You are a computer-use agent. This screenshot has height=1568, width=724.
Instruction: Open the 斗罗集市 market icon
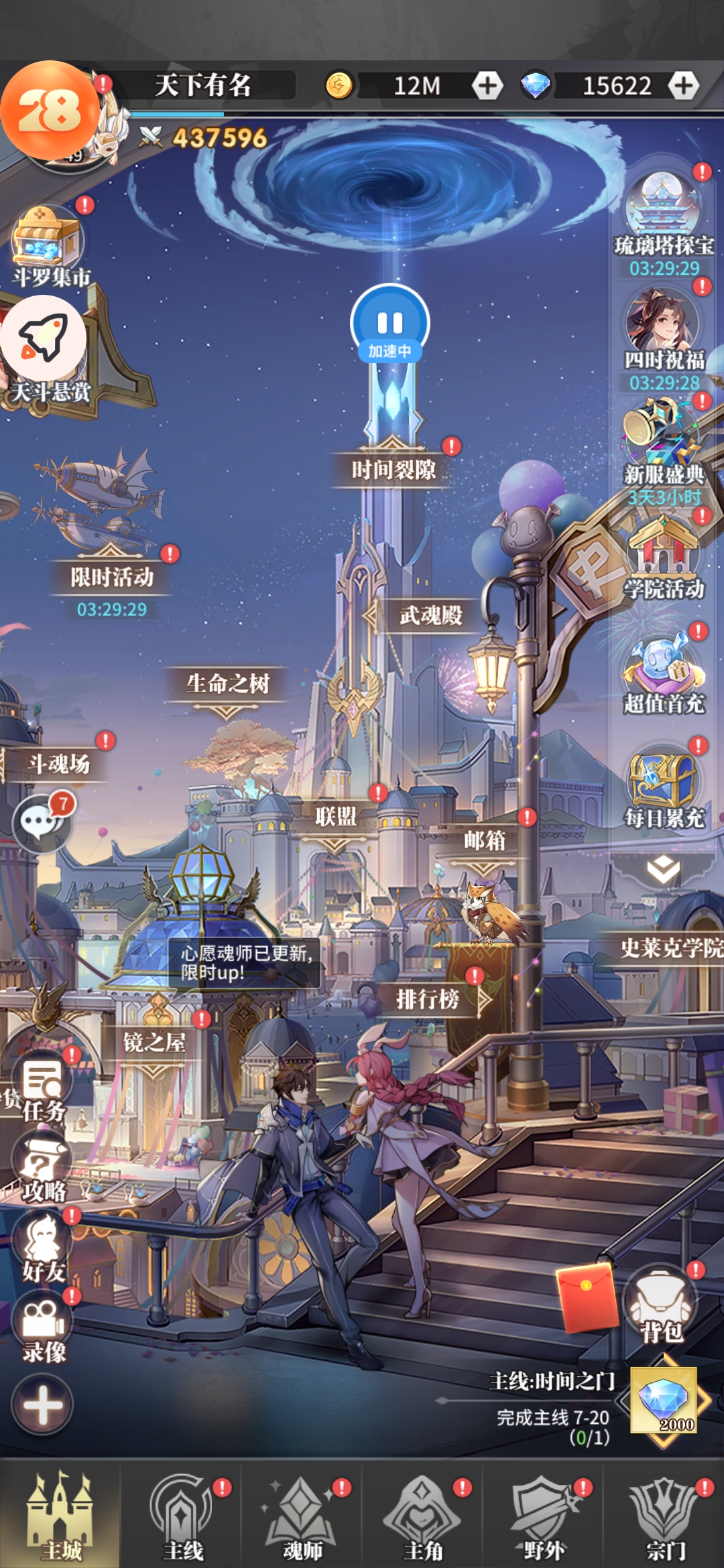coord(48,246)
